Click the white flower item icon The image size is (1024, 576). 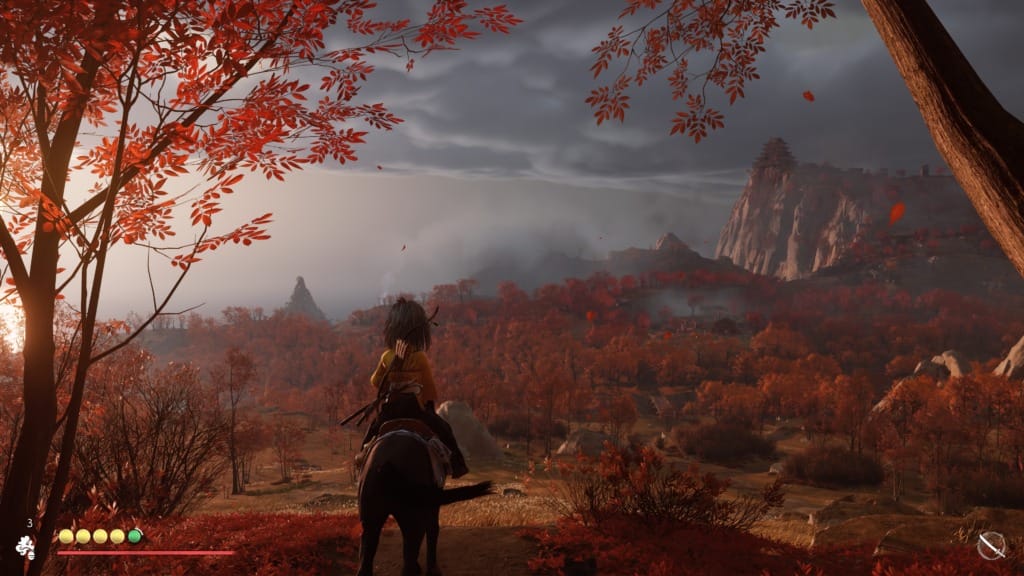click(25, 546)
